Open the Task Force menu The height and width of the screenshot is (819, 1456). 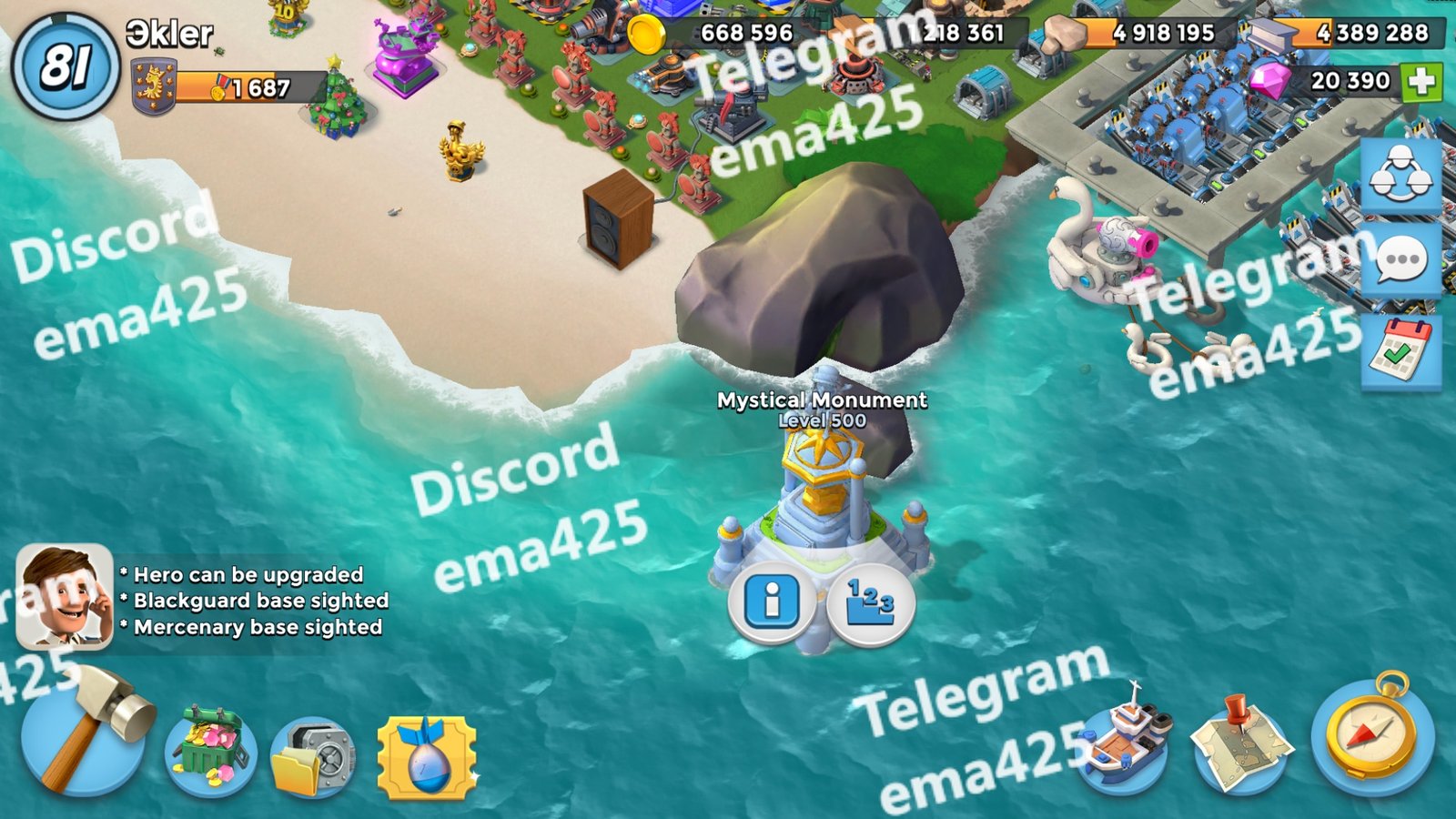(1400, 175)
